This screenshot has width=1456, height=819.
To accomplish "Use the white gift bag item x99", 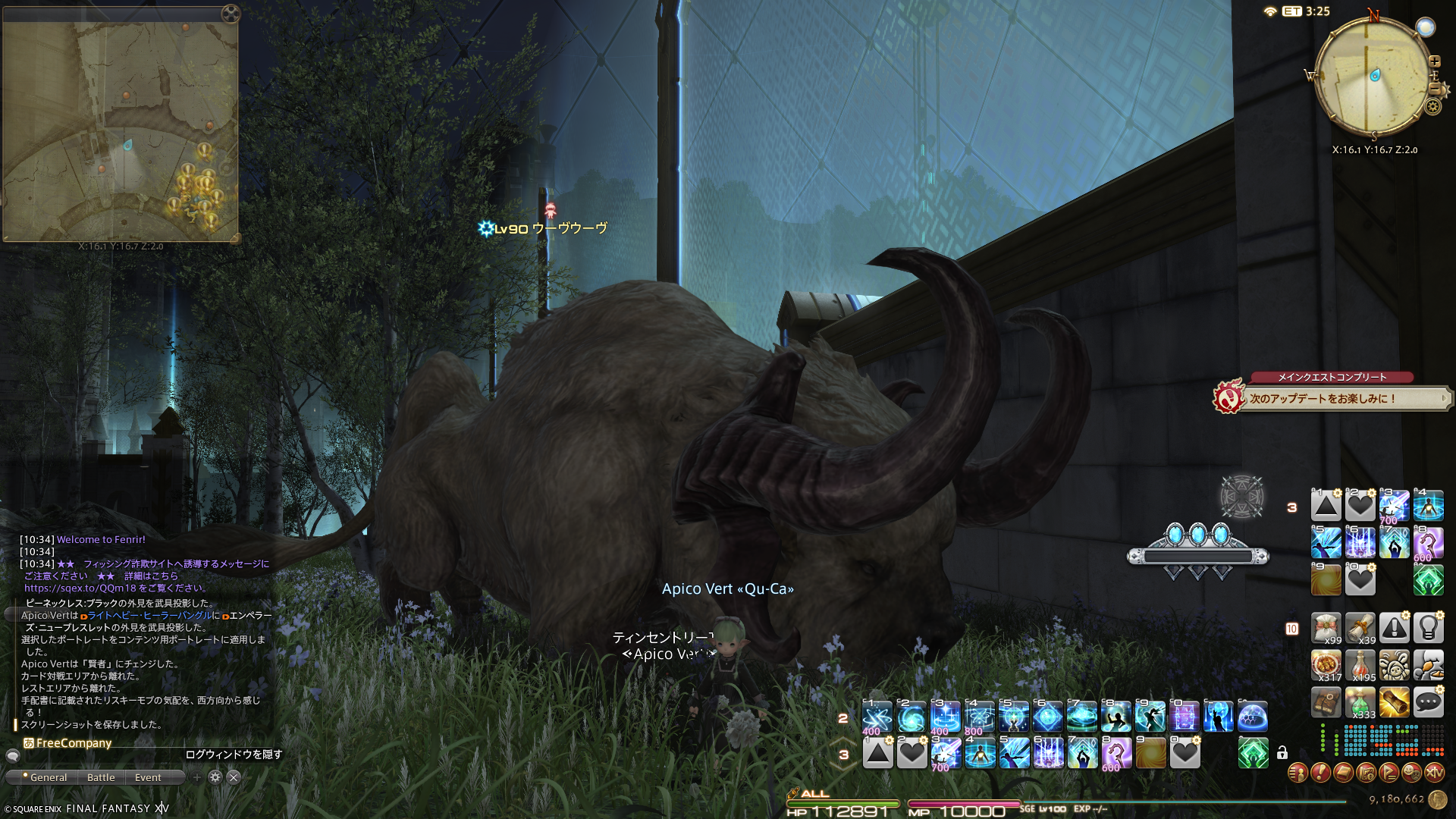I will coord(1326,628).
